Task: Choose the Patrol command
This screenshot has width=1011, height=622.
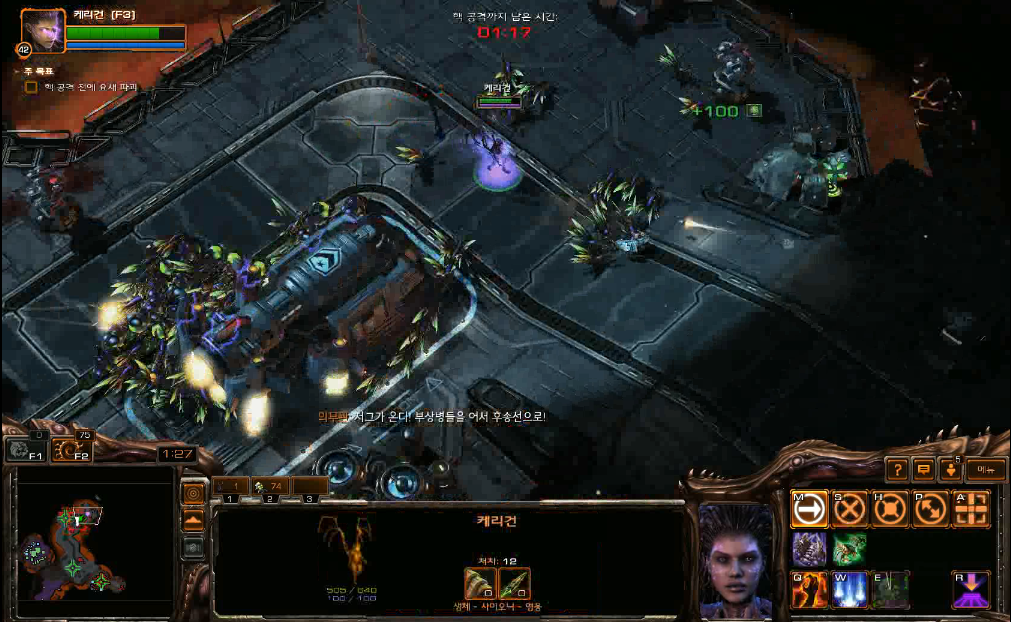Action: coord(930,510)
